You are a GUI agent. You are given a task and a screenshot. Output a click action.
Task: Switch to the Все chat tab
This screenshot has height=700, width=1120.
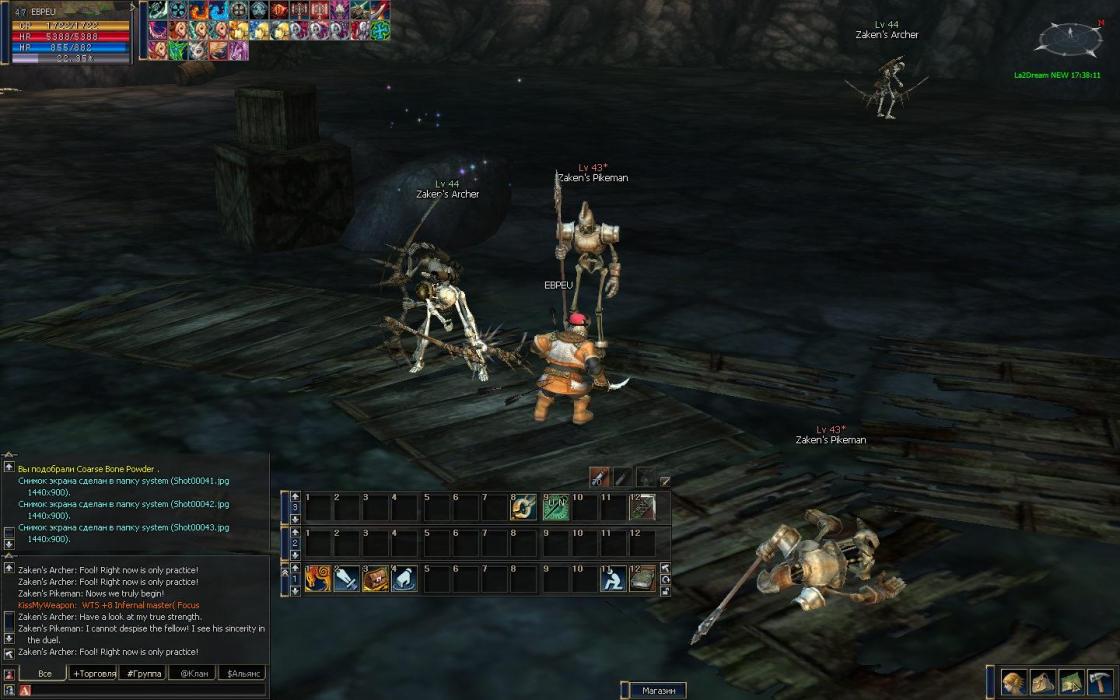click(44, 674)
